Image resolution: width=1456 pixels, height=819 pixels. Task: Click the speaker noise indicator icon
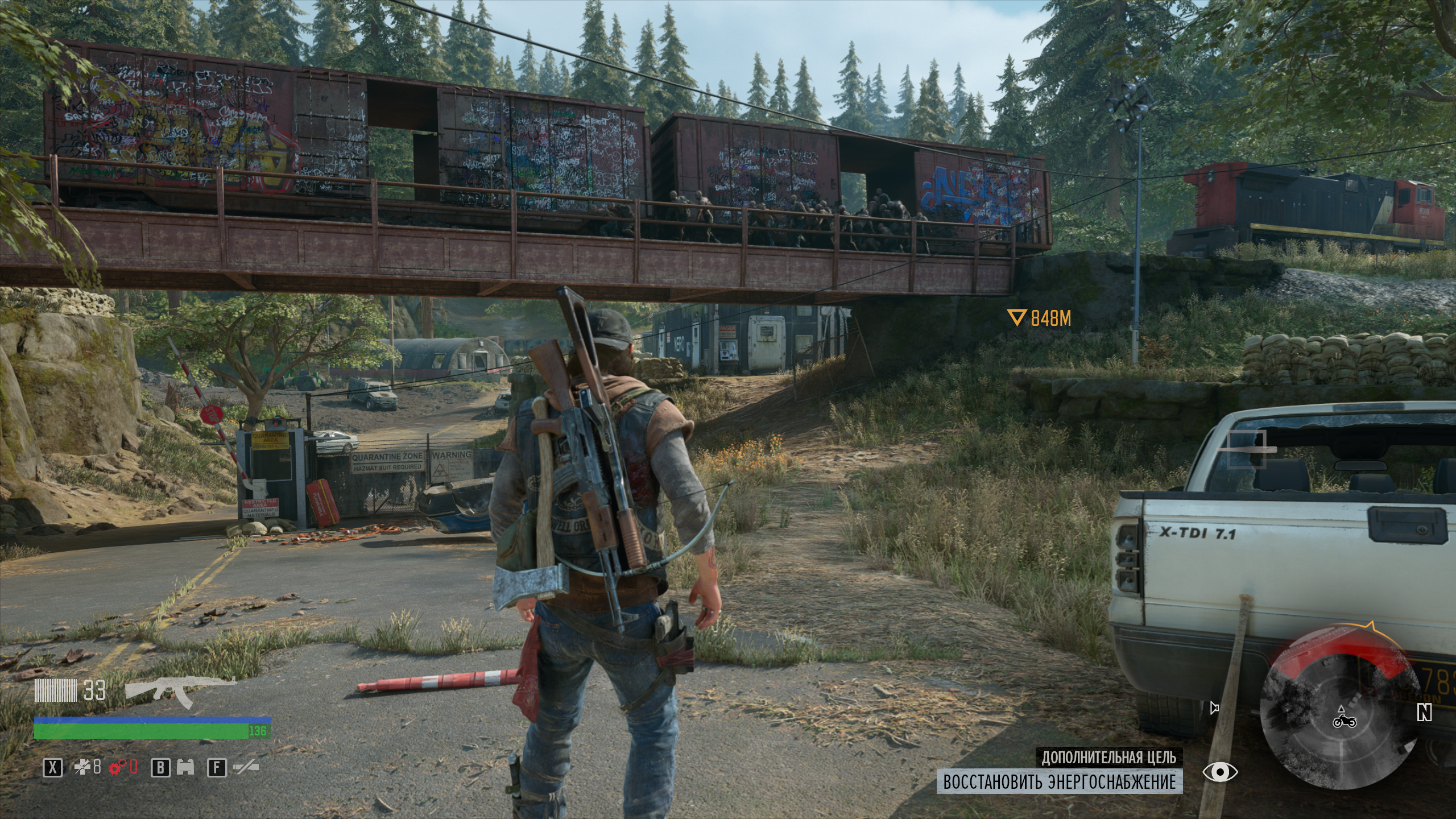[x=1214, y=708]
